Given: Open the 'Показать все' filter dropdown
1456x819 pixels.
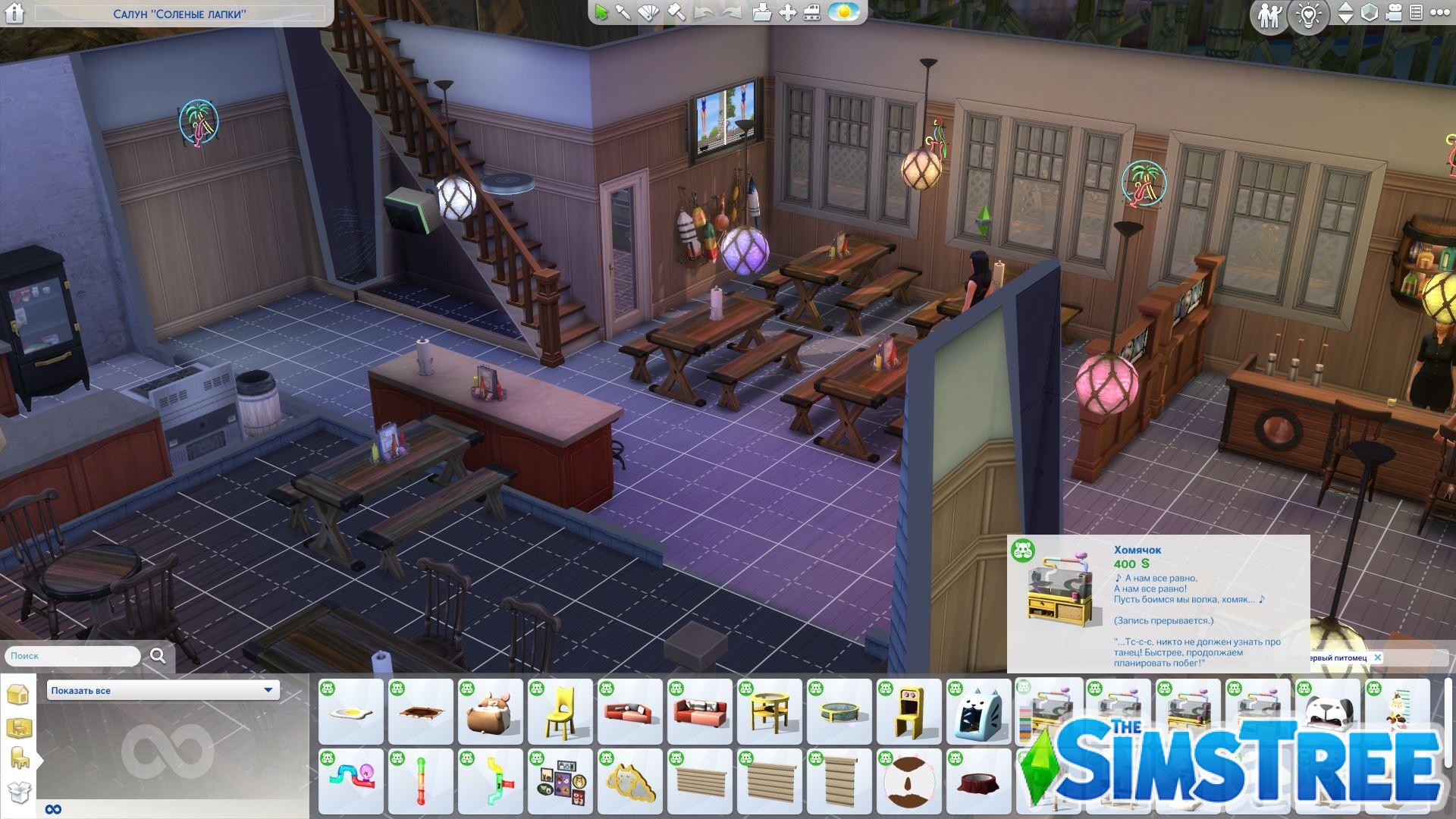Looking at the screenshot, I should (162, 690).
